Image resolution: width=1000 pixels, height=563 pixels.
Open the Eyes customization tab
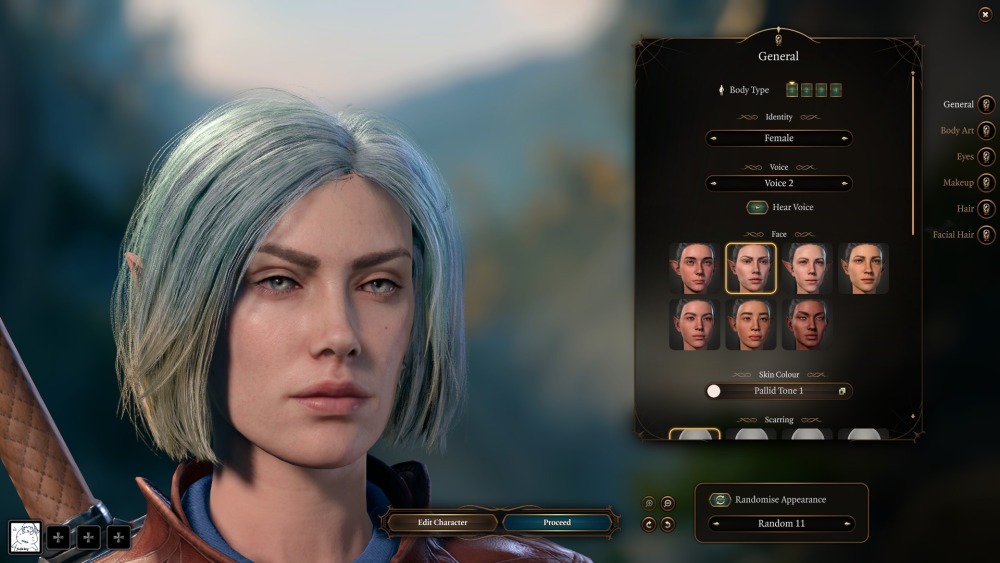(x=985, y=157)
